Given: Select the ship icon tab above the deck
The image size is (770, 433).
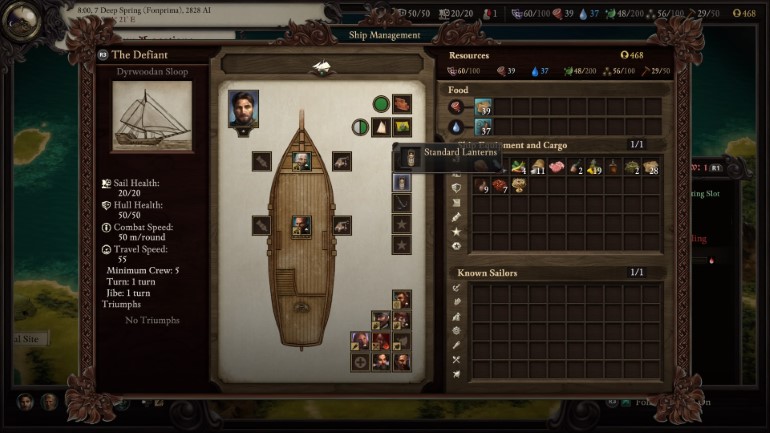Looking at the screenshot, I should (x=321, y=67).
